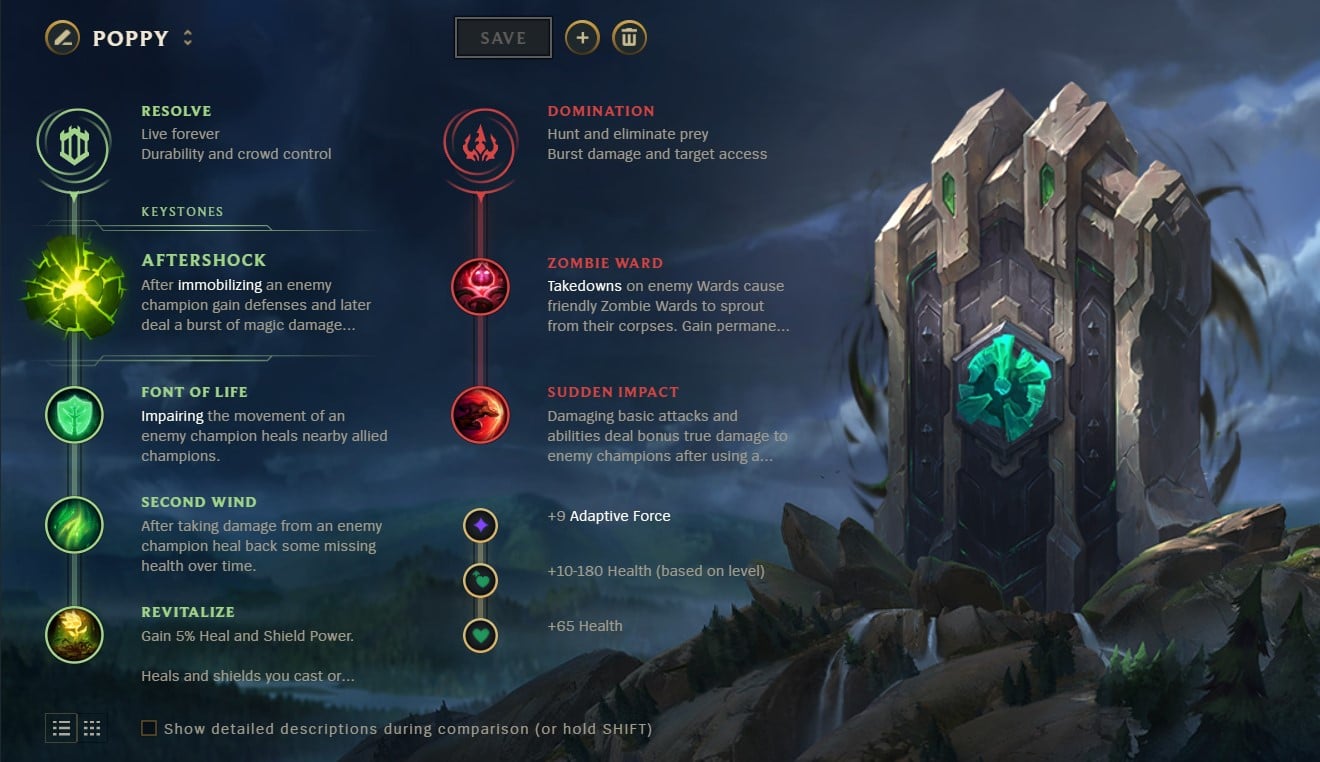Switch to grid view layout

pyautogui.click(x=92, y=728)
